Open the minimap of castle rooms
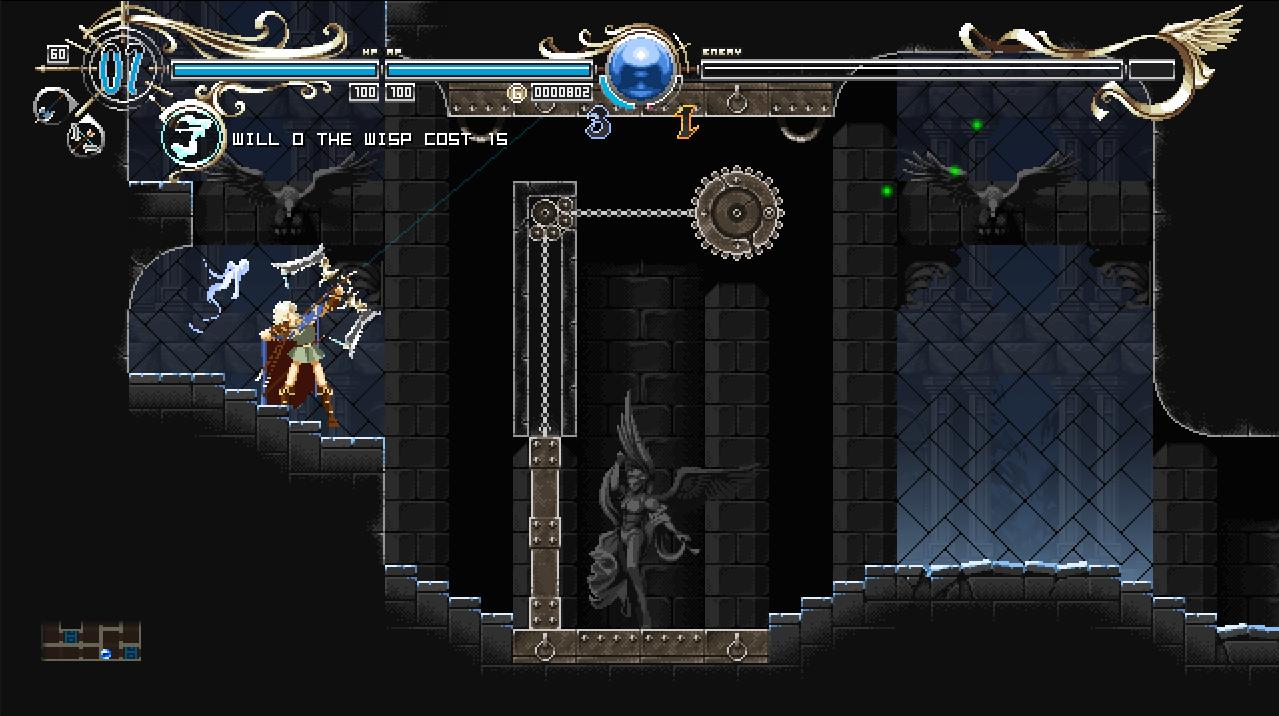This screenshot has width=1279, height=716. point(91,641)
